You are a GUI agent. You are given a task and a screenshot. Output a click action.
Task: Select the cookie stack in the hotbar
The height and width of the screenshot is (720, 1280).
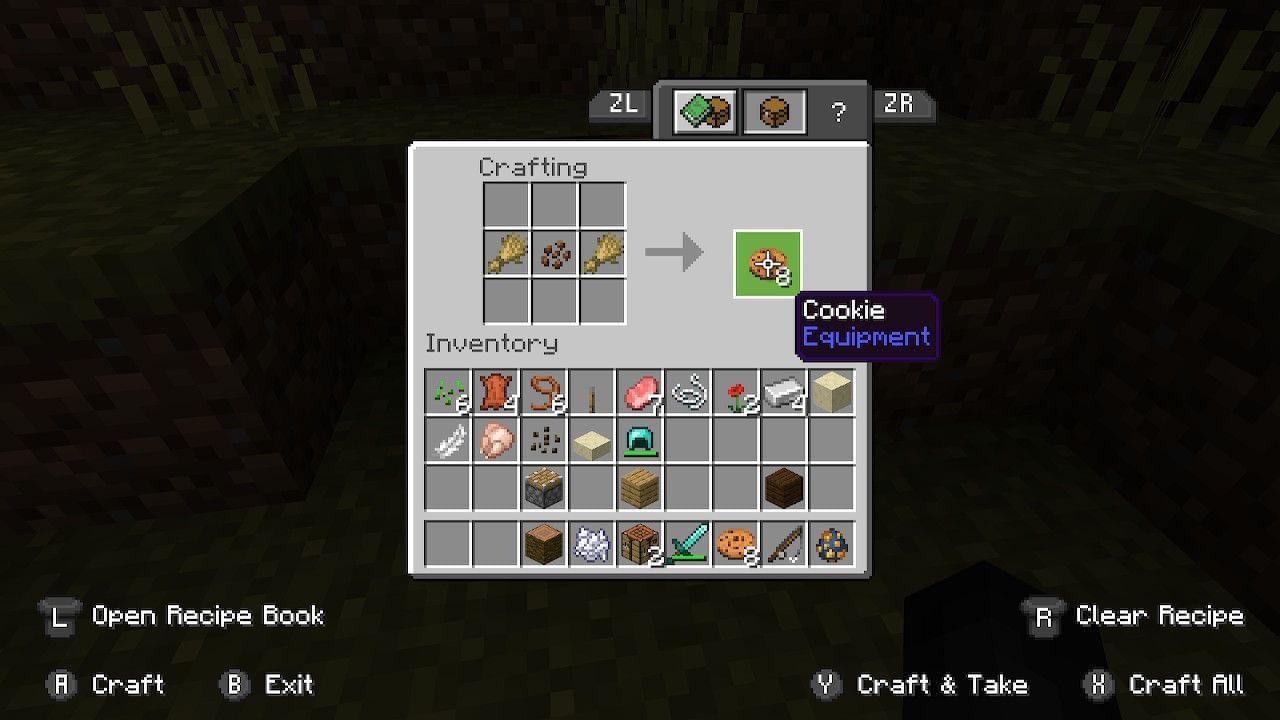[736, 542]
